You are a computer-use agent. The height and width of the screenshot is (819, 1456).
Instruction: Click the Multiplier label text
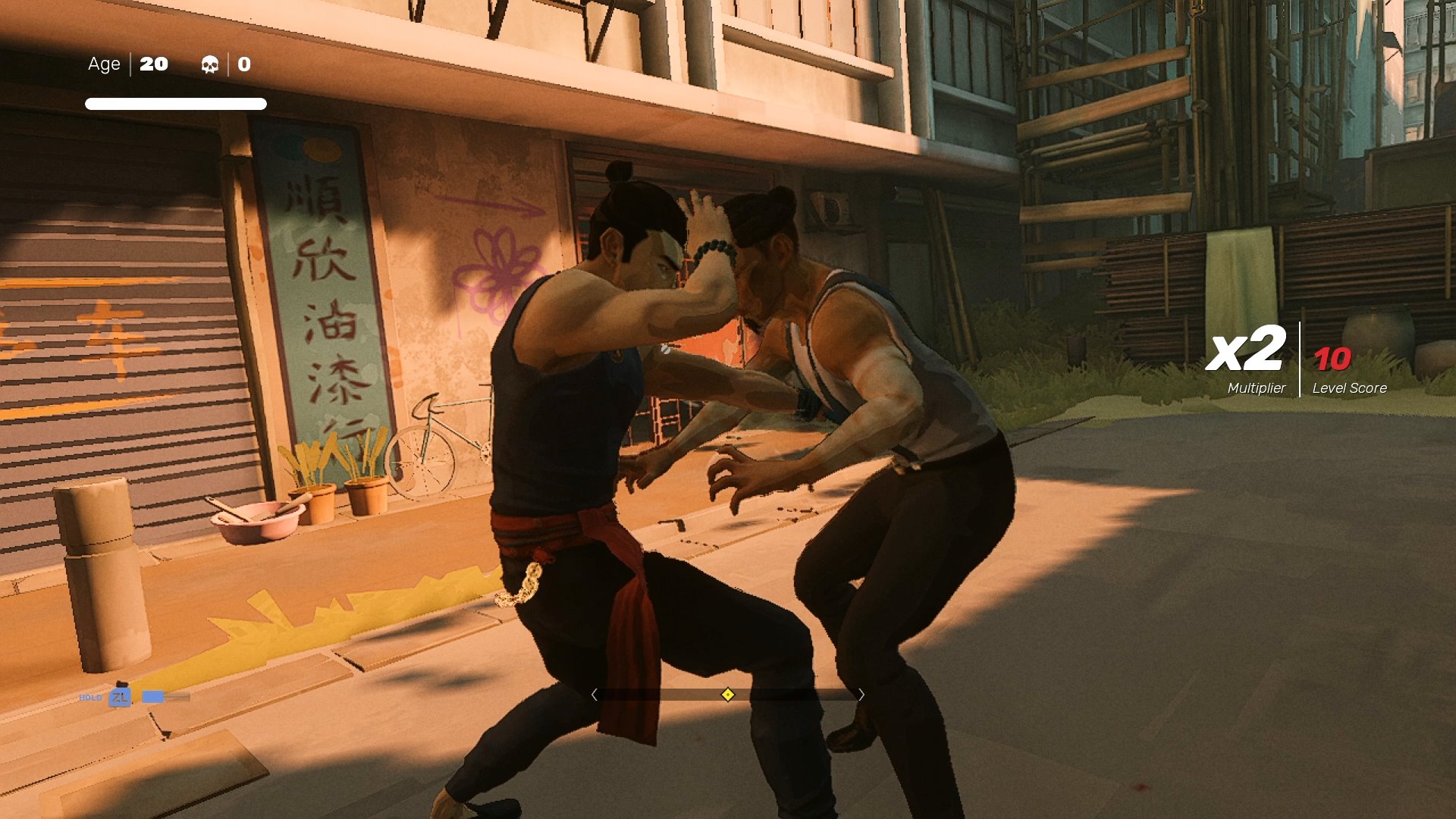pos(1255,388)
